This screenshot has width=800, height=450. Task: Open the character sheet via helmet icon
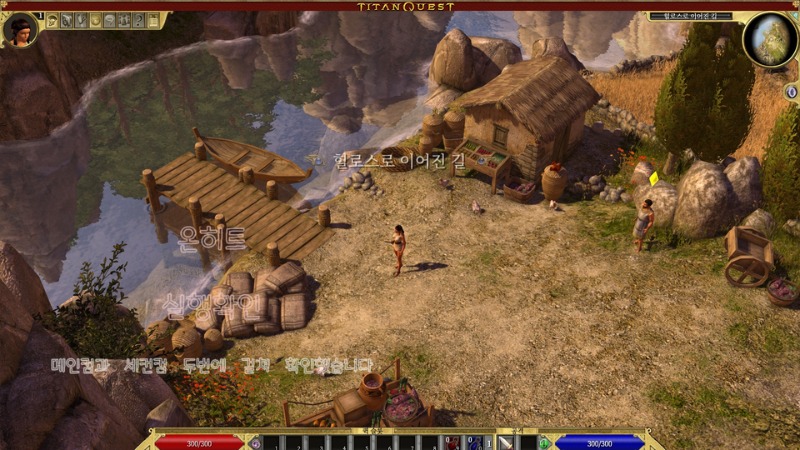pyautogui.click(x=52, y=20)
